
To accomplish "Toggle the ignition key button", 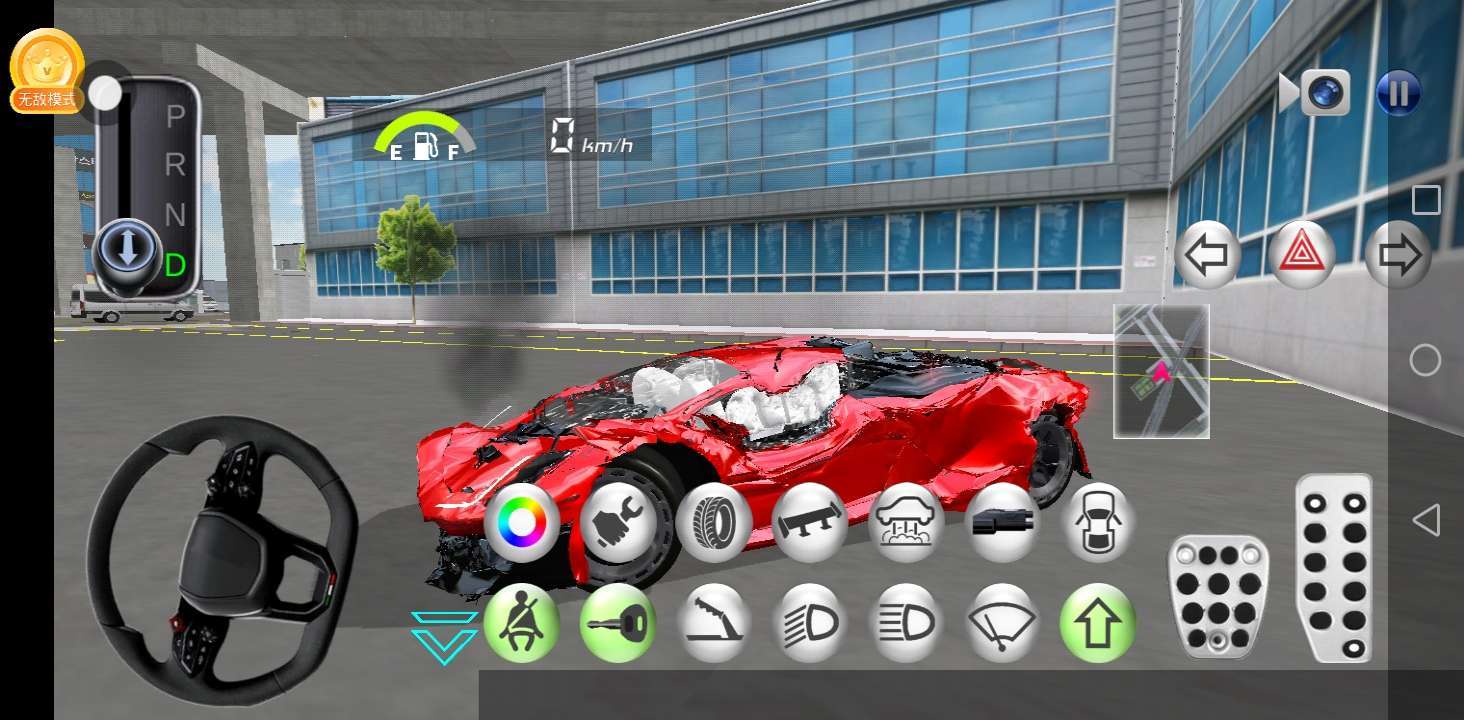I will [618, 622].
